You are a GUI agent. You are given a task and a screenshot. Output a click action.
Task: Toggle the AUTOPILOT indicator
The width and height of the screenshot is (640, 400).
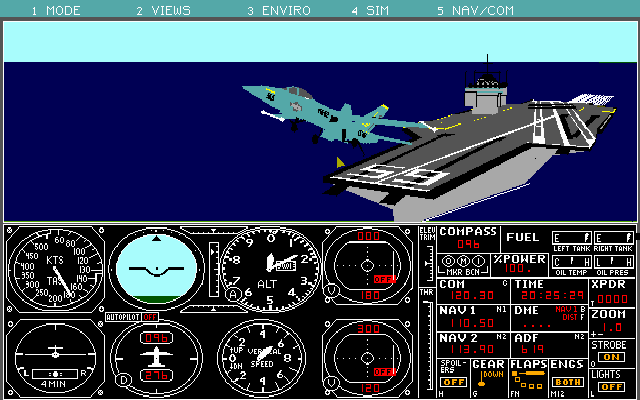pyautogui.click(x=150, y=317)
